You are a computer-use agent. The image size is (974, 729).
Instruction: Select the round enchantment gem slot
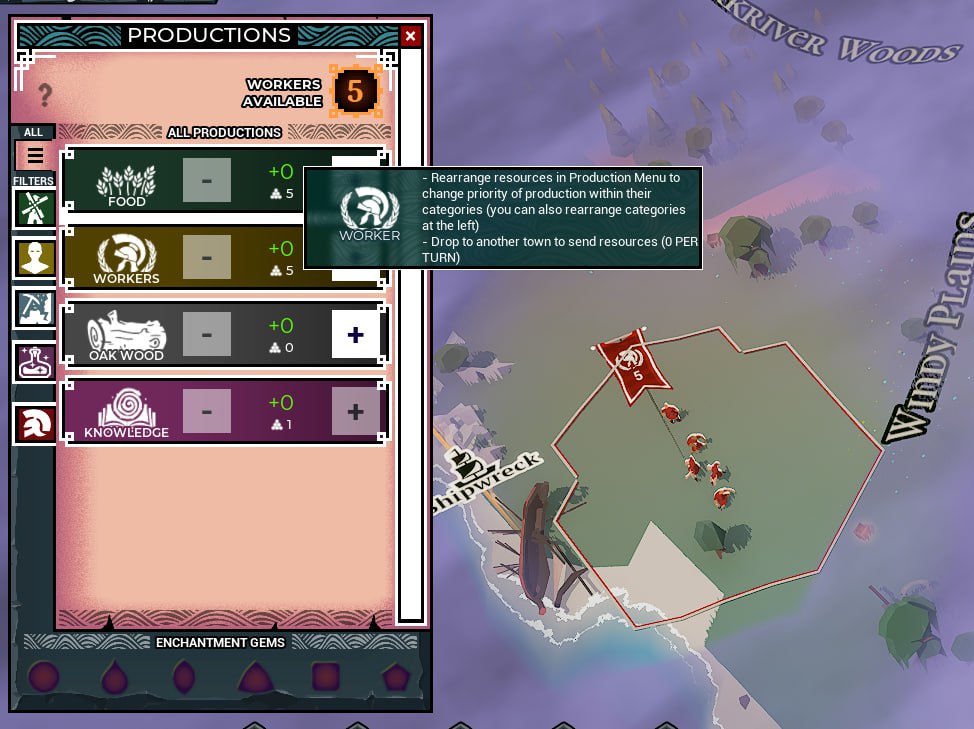pyautogui.click(x=44, y=677)
